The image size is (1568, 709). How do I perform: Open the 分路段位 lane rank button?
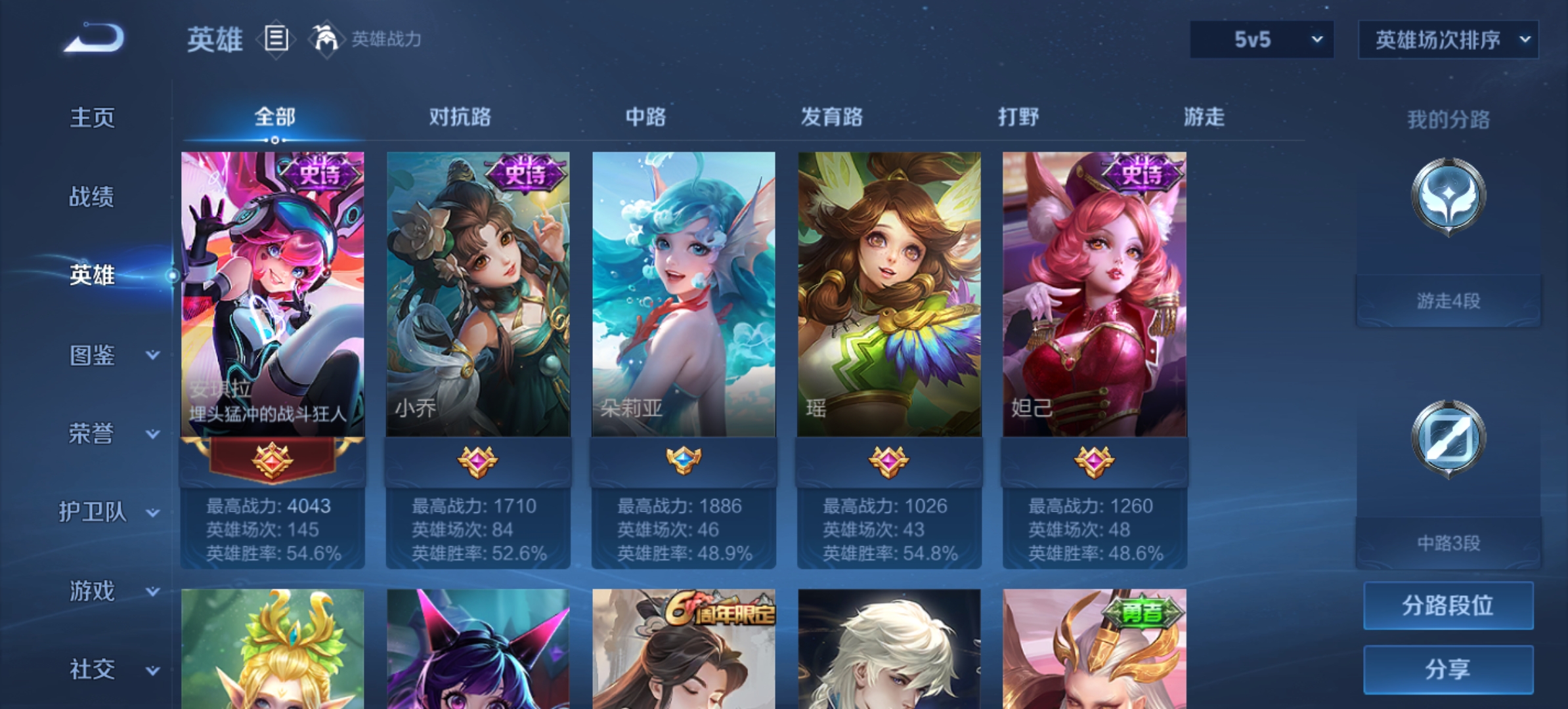pos(1448,605)
